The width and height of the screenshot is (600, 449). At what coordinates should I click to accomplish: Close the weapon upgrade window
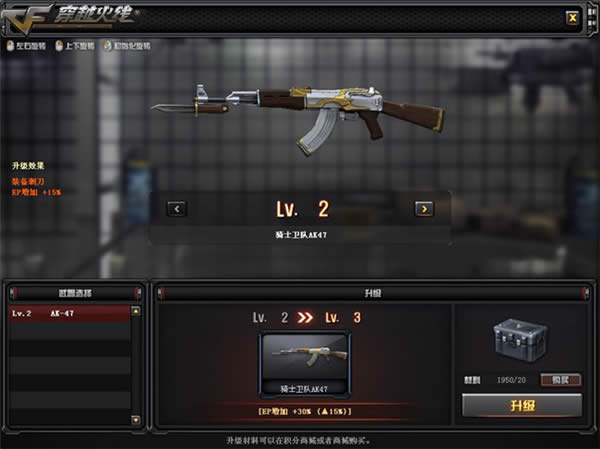click(571, 17)
